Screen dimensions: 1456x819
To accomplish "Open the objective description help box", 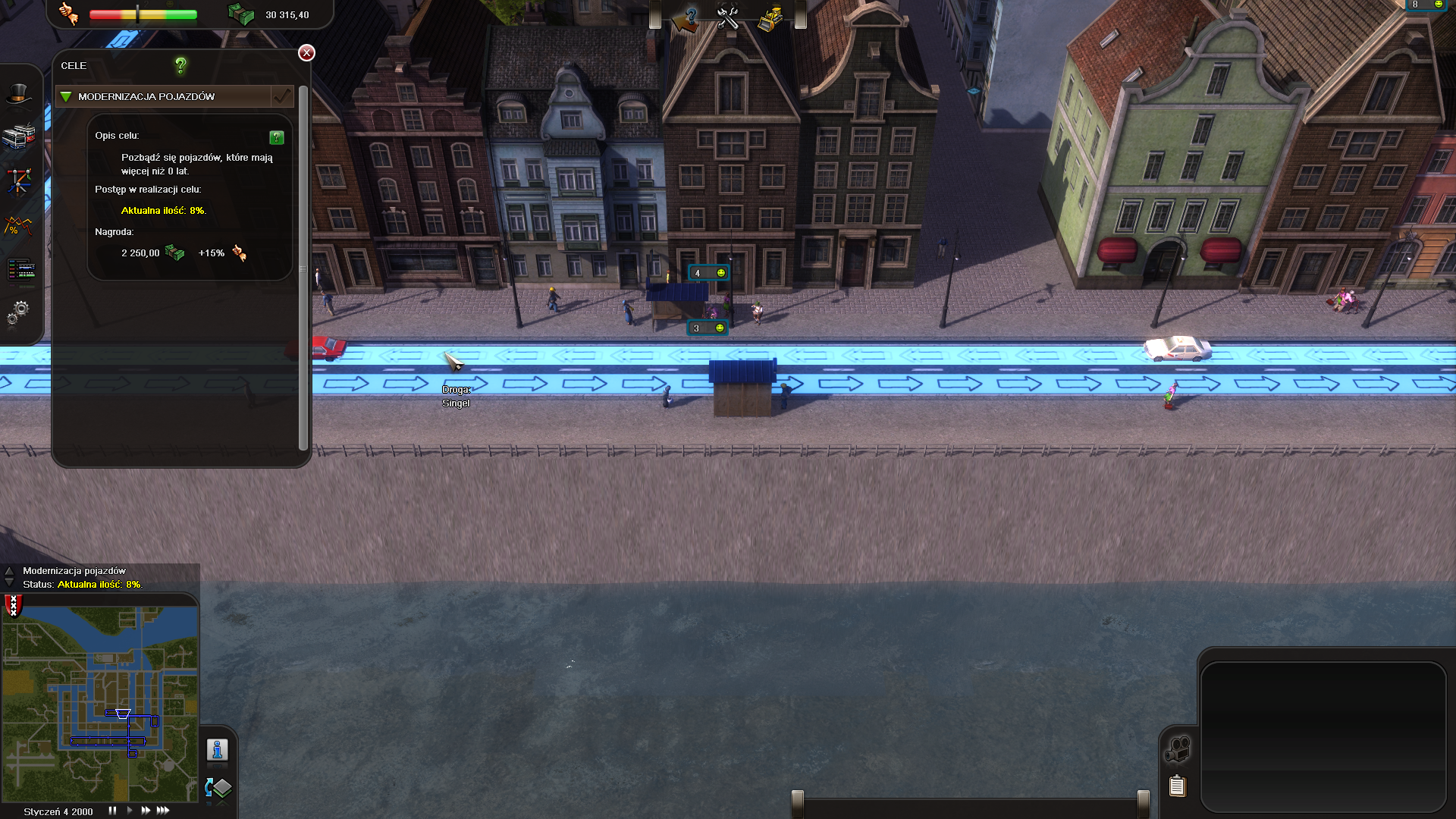I will (277, 137).
